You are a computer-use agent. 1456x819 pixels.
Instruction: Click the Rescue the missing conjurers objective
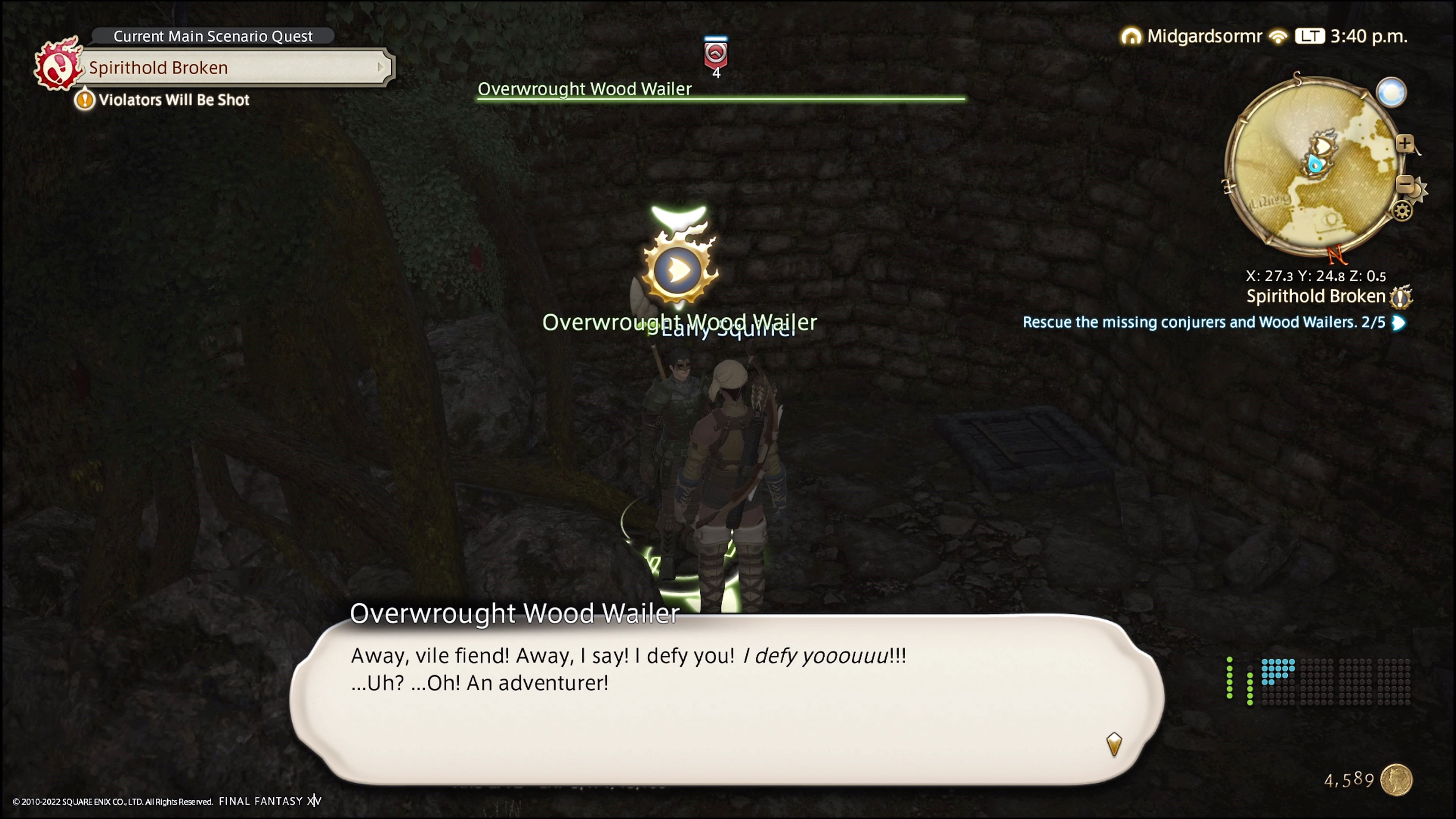pos(1204,322)
